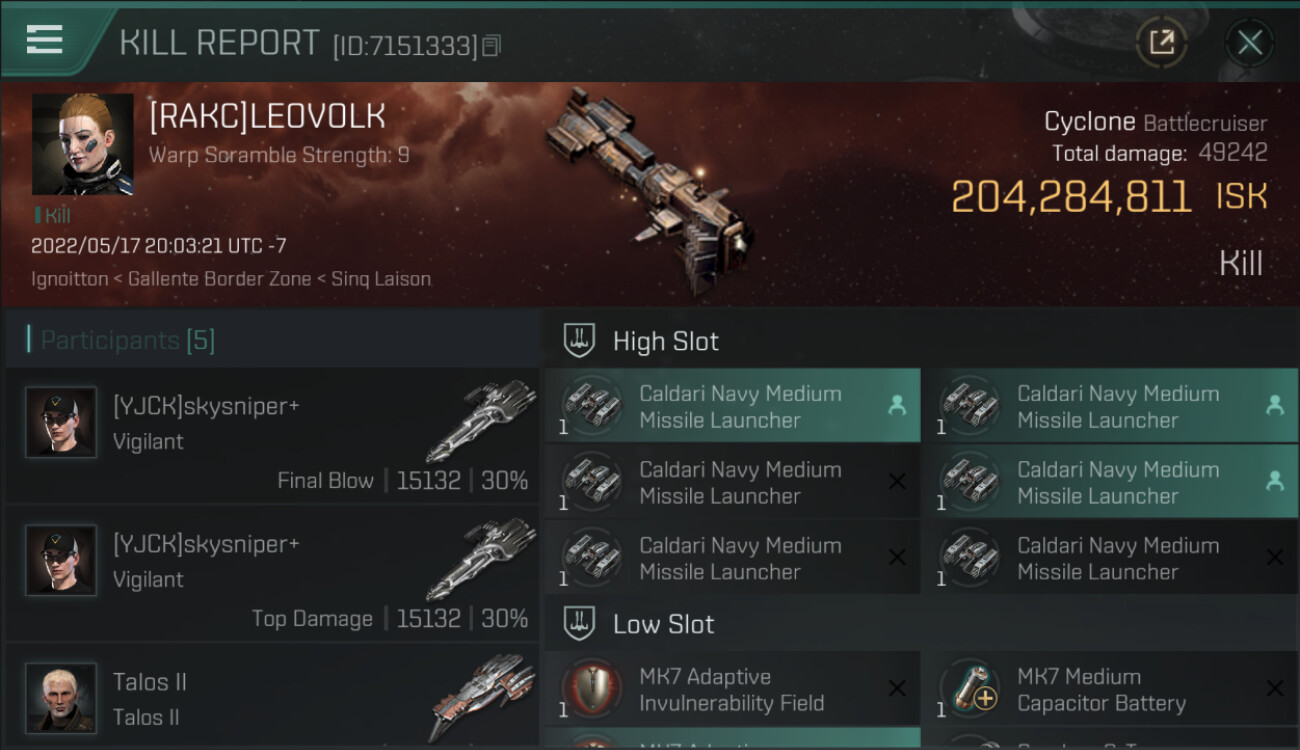The image size is (1300, 750).
Task: Open the Talos II participant row
Action: point(272,698)
